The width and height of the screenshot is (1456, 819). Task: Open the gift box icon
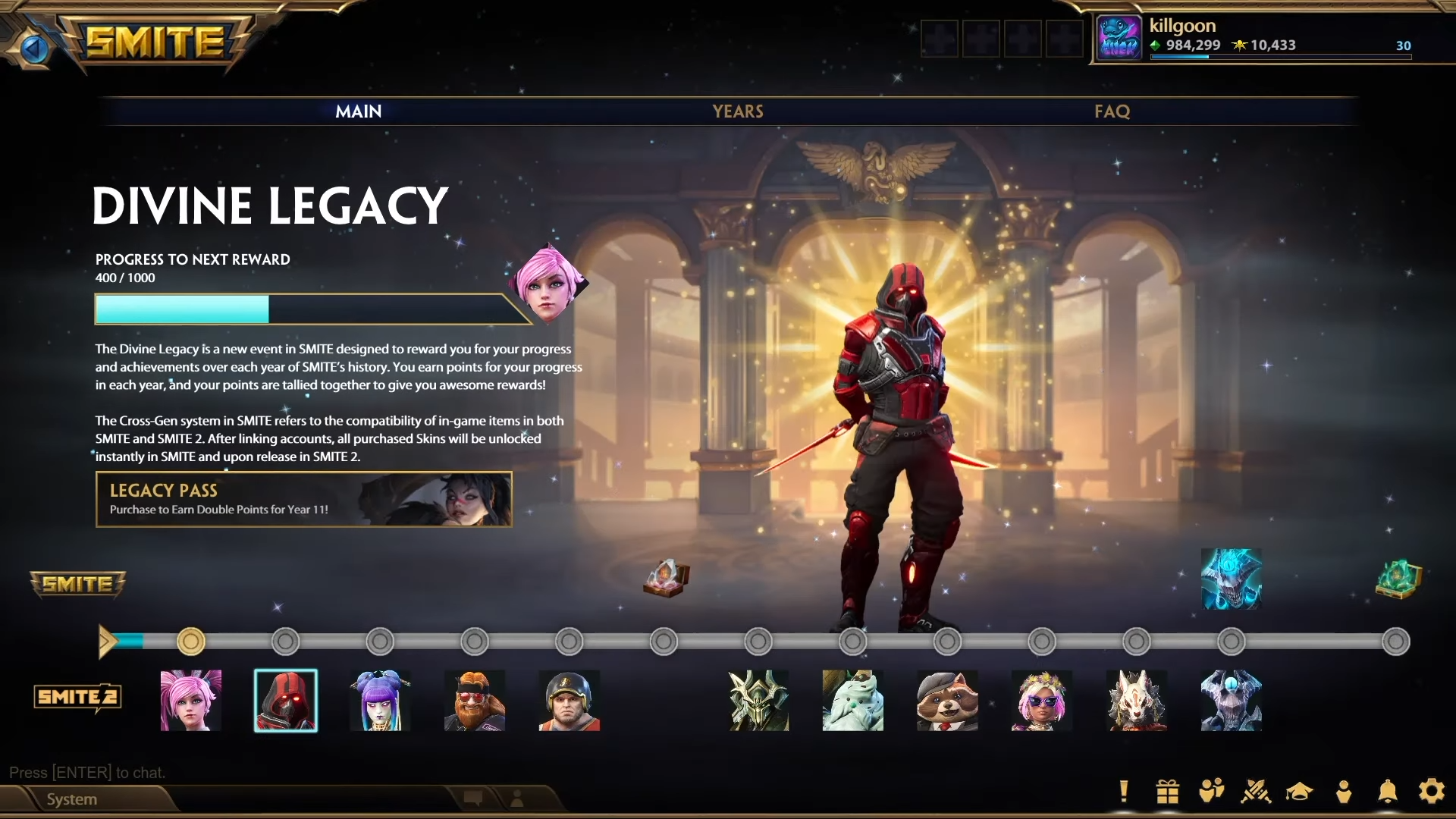(1167, 791)
